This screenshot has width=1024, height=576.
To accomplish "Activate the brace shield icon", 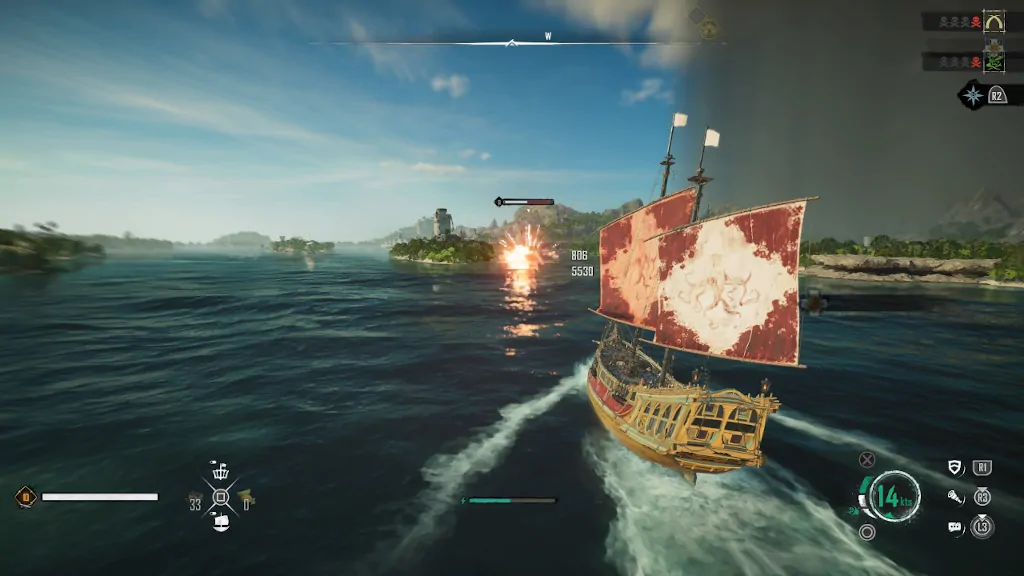I will pyautogui.click(x=956, y=467).
